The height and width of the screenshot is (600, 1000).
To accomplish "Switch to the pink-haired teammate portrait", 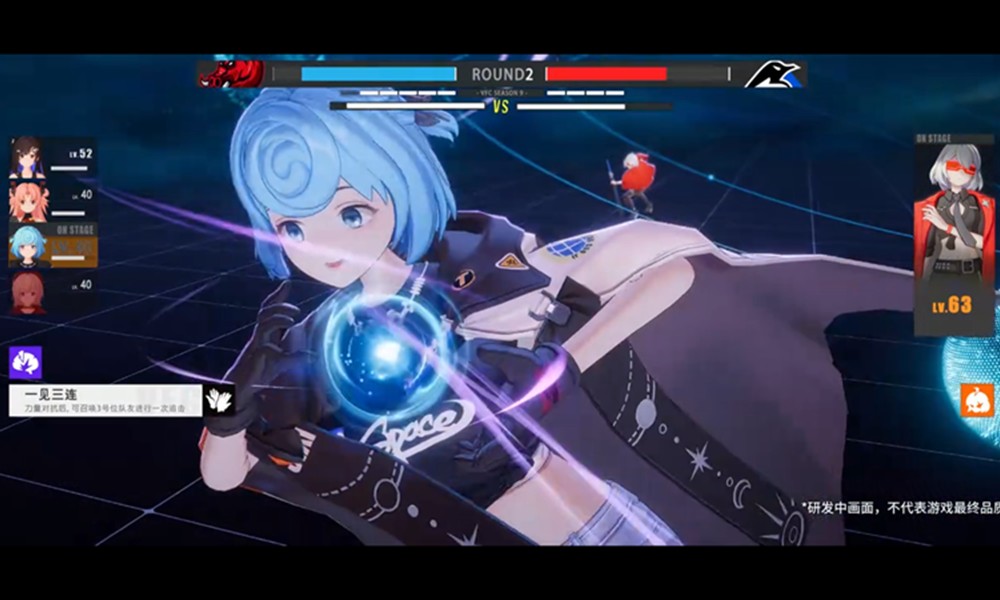I will click(27, 201).
